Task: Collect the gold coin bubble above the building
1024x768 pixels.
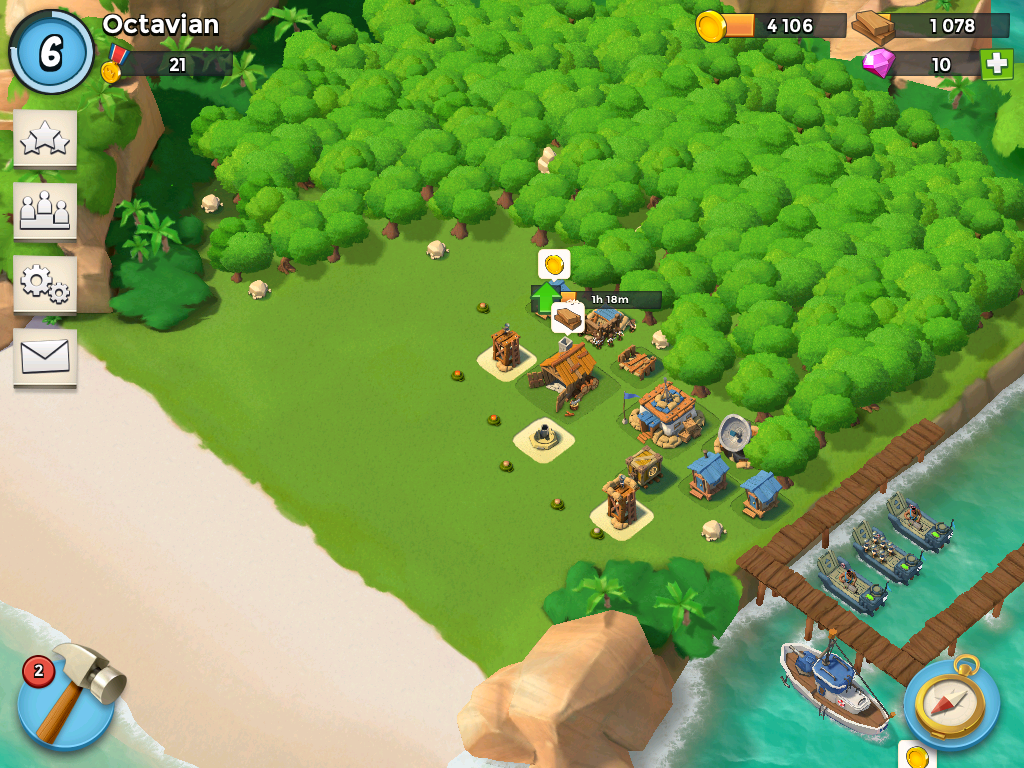Action: coord(554,264)
